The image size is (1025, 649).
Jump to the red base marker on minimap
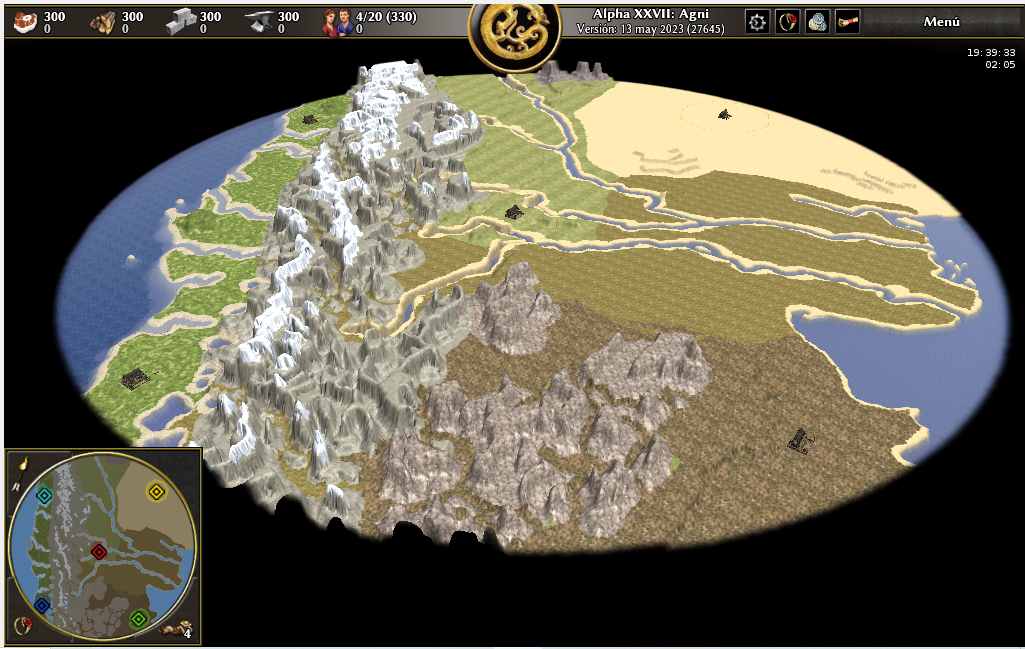point(98,551)
